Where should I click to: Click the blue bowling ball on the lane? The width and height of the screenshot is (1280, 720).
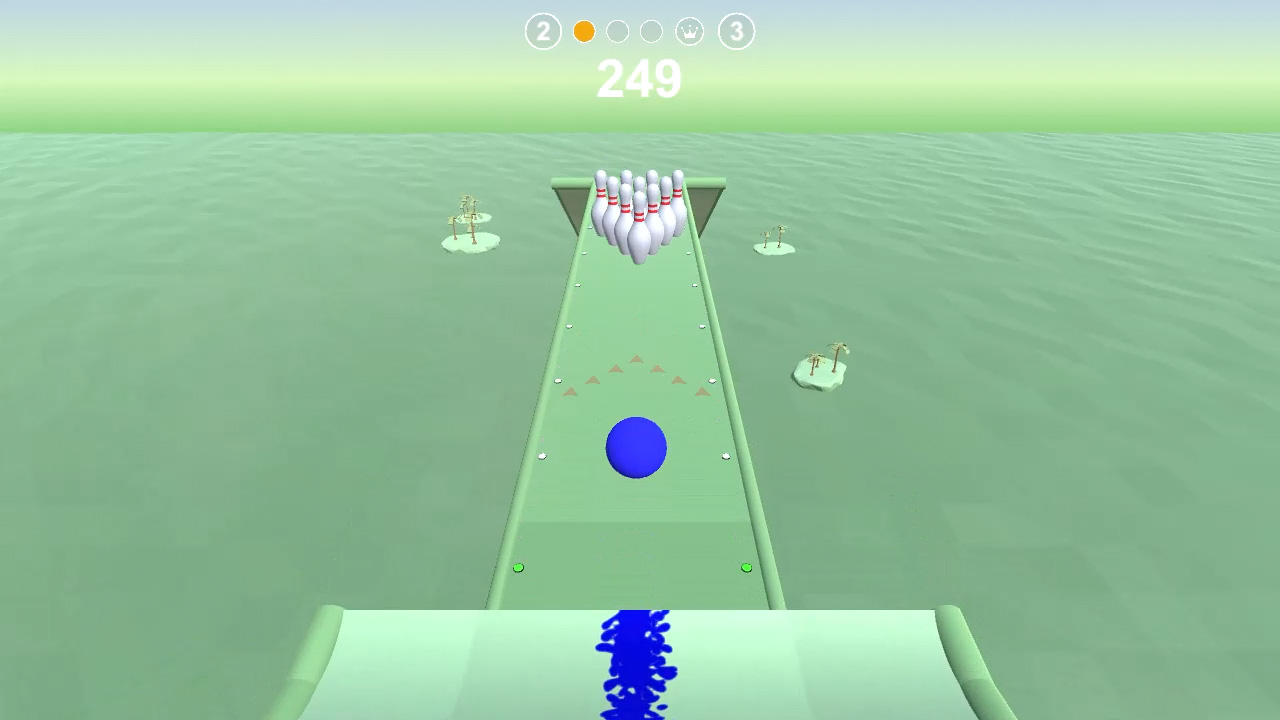tap(636, 449)
